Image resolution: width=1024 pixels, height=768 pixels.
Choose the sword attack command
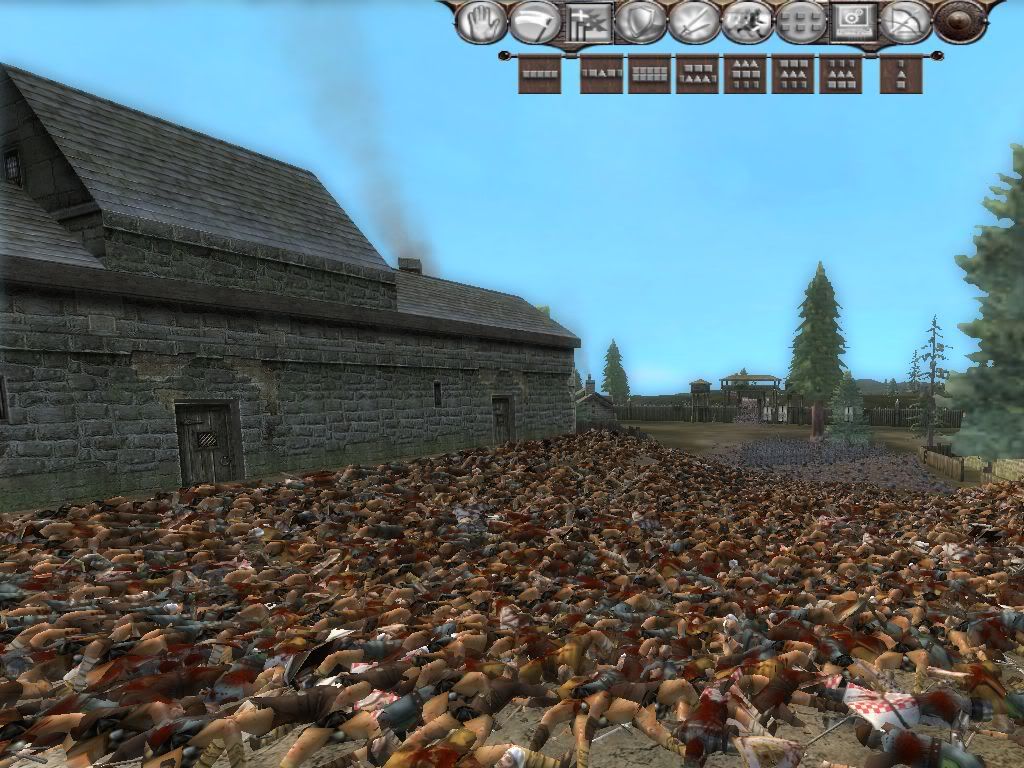[x=694, y=22]
